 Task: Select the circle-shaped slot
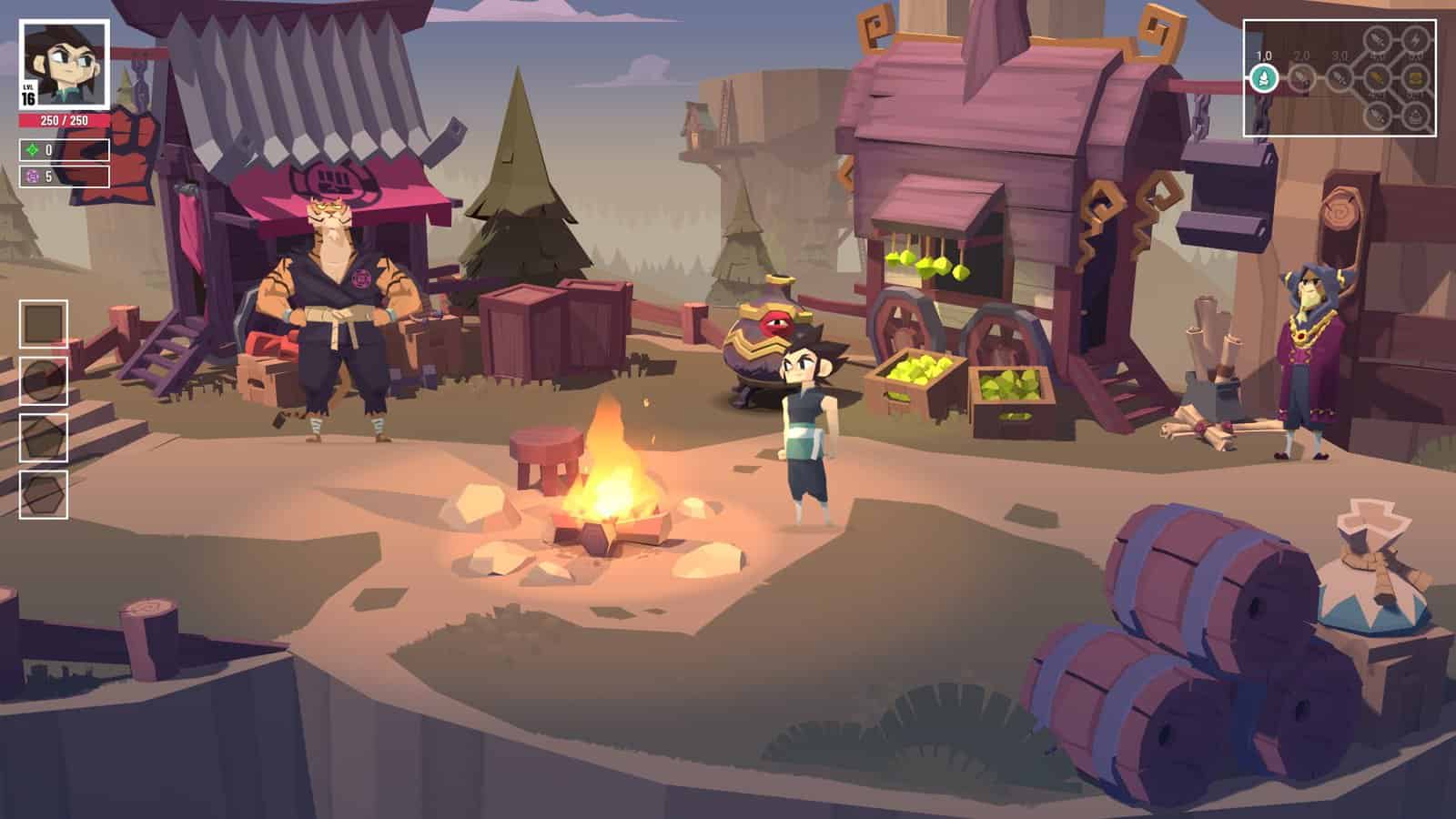pos(44,381)
